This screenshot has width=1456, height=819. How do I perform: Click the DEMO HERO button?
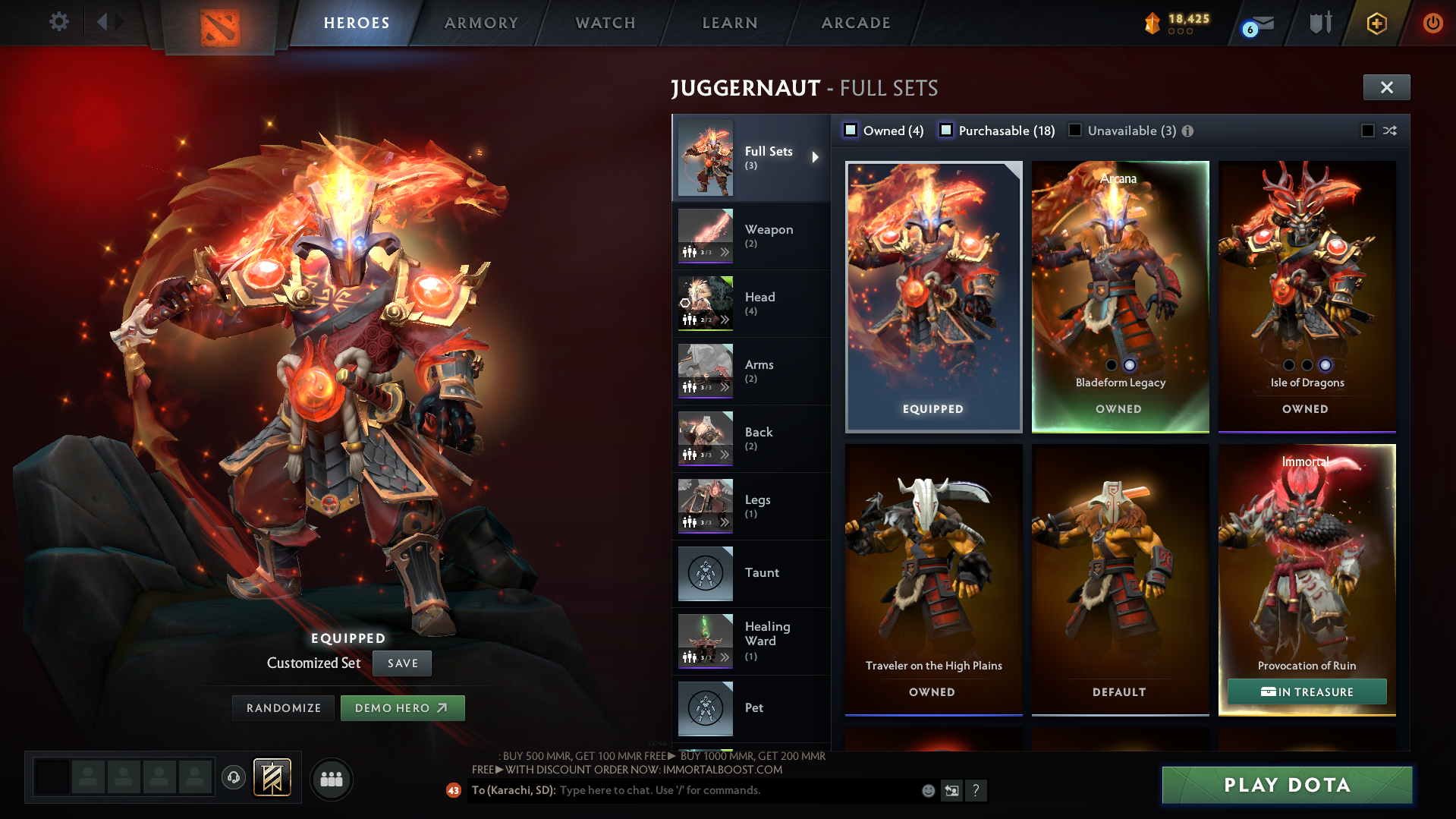402,707
